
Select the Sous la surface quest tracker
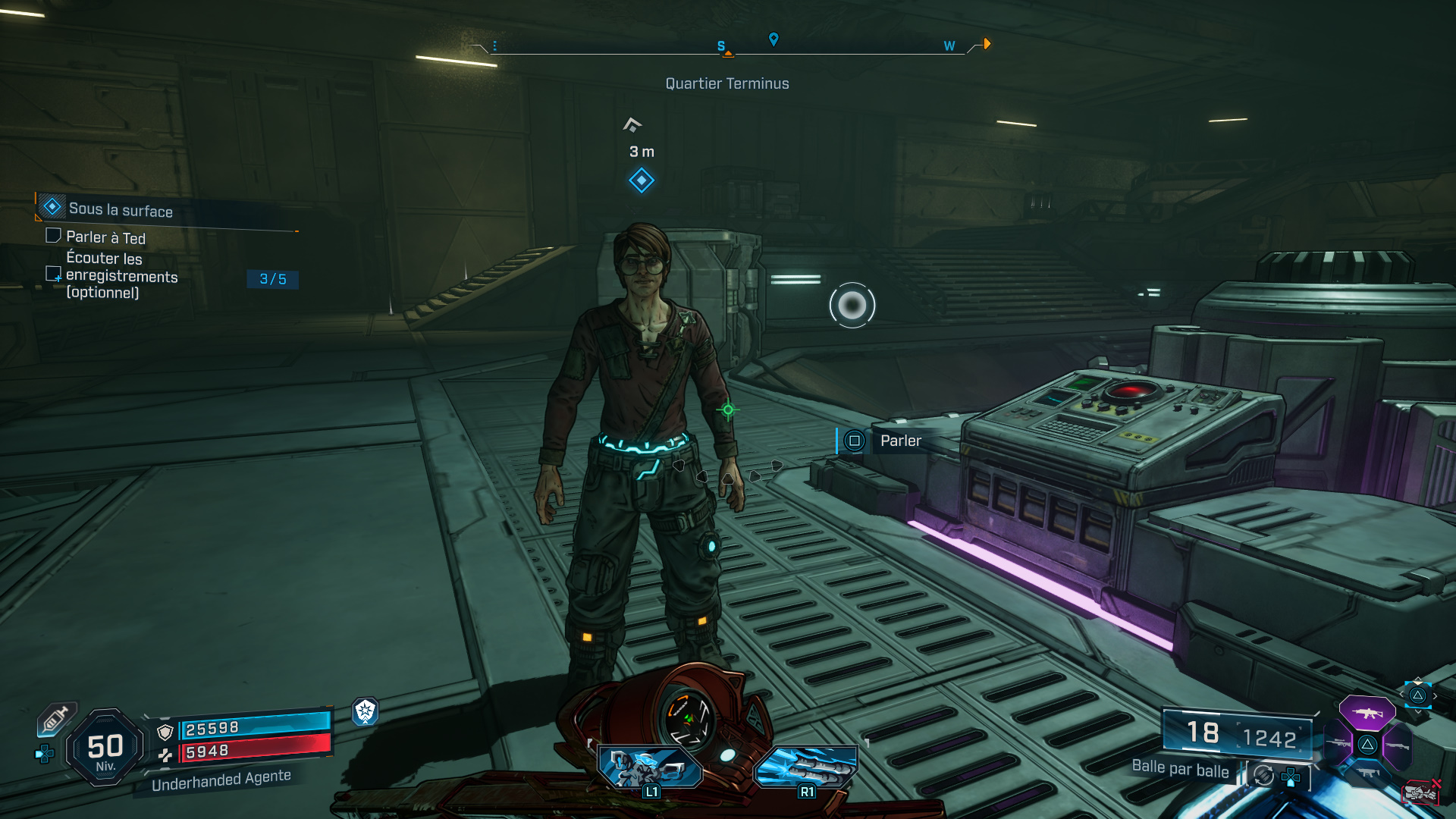click(x=121, y=209)
